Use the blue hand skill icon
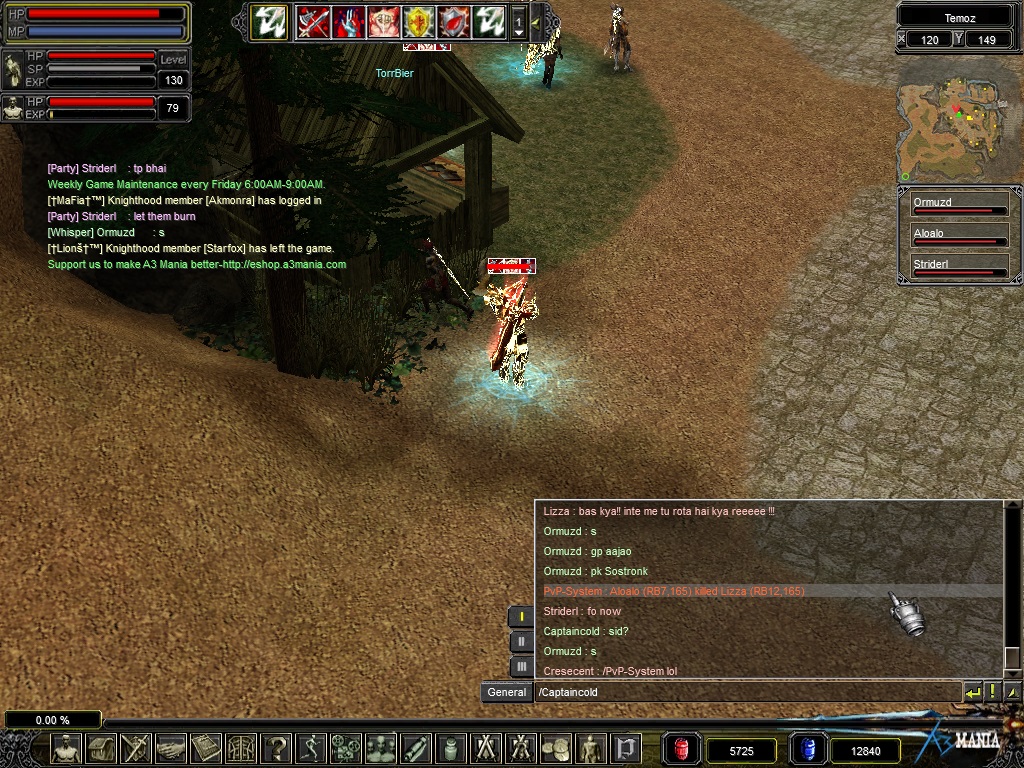Screen dimensions: 1024x768 click(x=348, y=20)
